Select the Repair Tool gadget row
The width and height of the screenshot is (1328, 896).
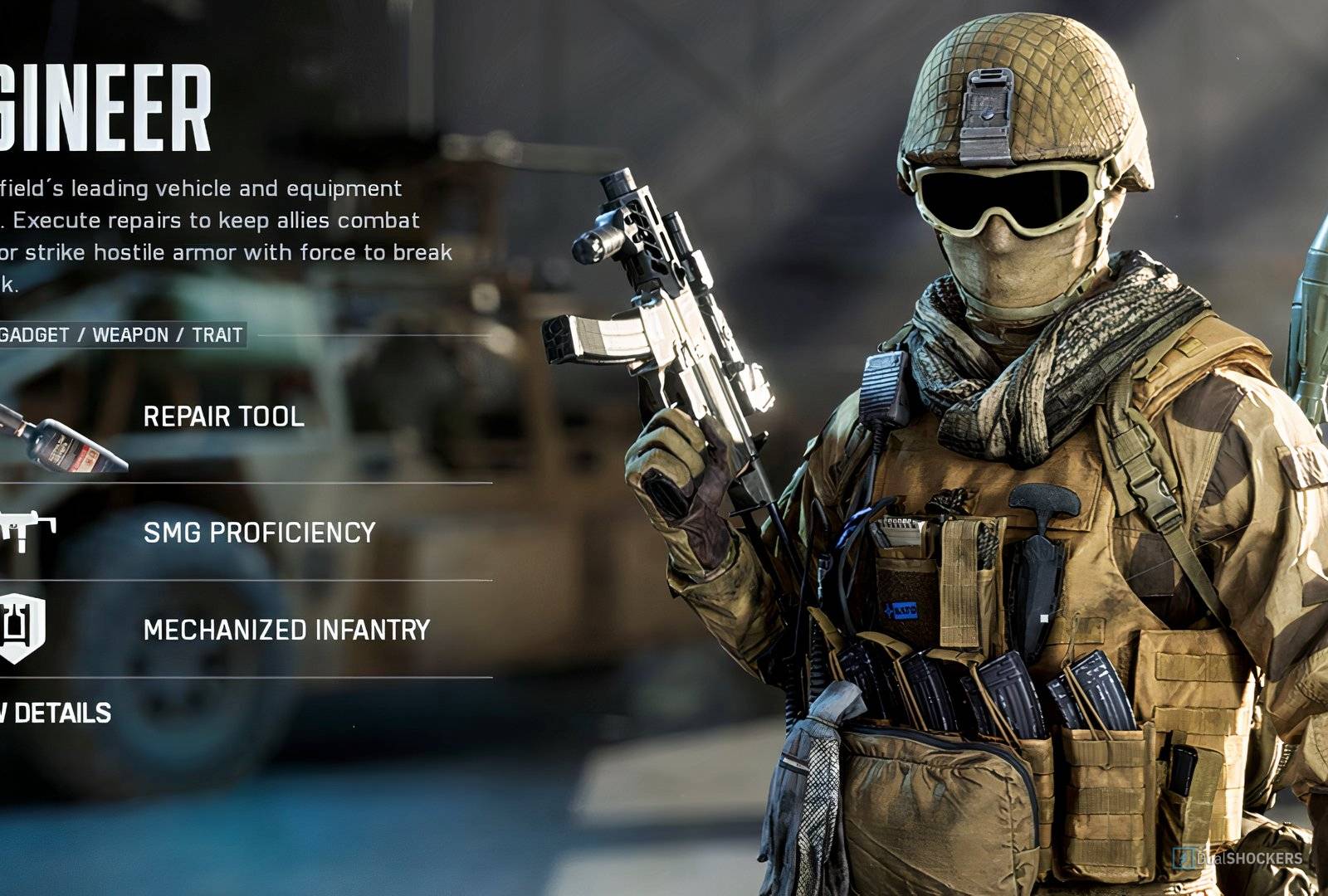(223, 416)
